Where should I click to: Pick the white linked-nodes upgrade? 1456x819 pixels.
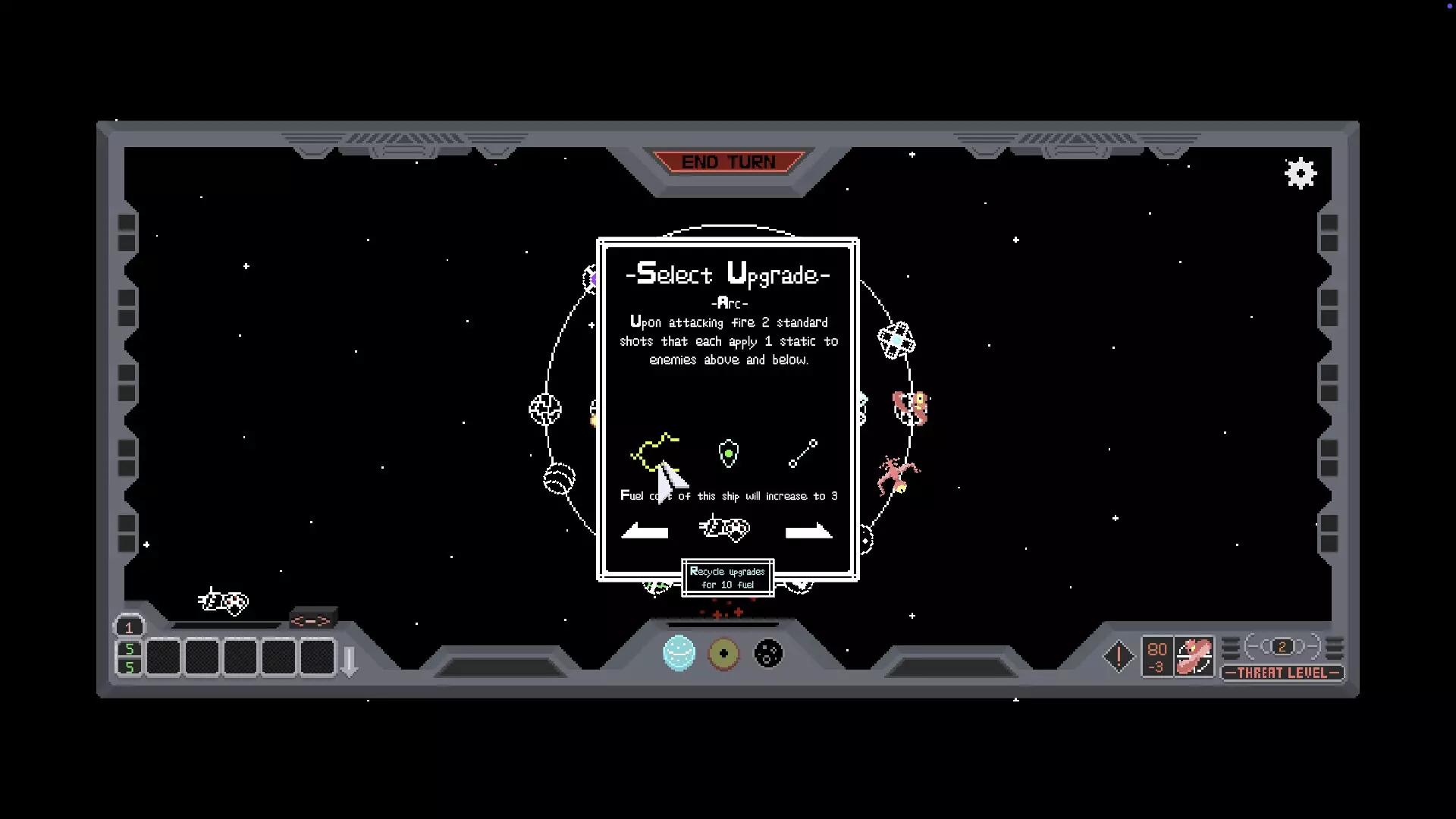click(x=803, y=453)
